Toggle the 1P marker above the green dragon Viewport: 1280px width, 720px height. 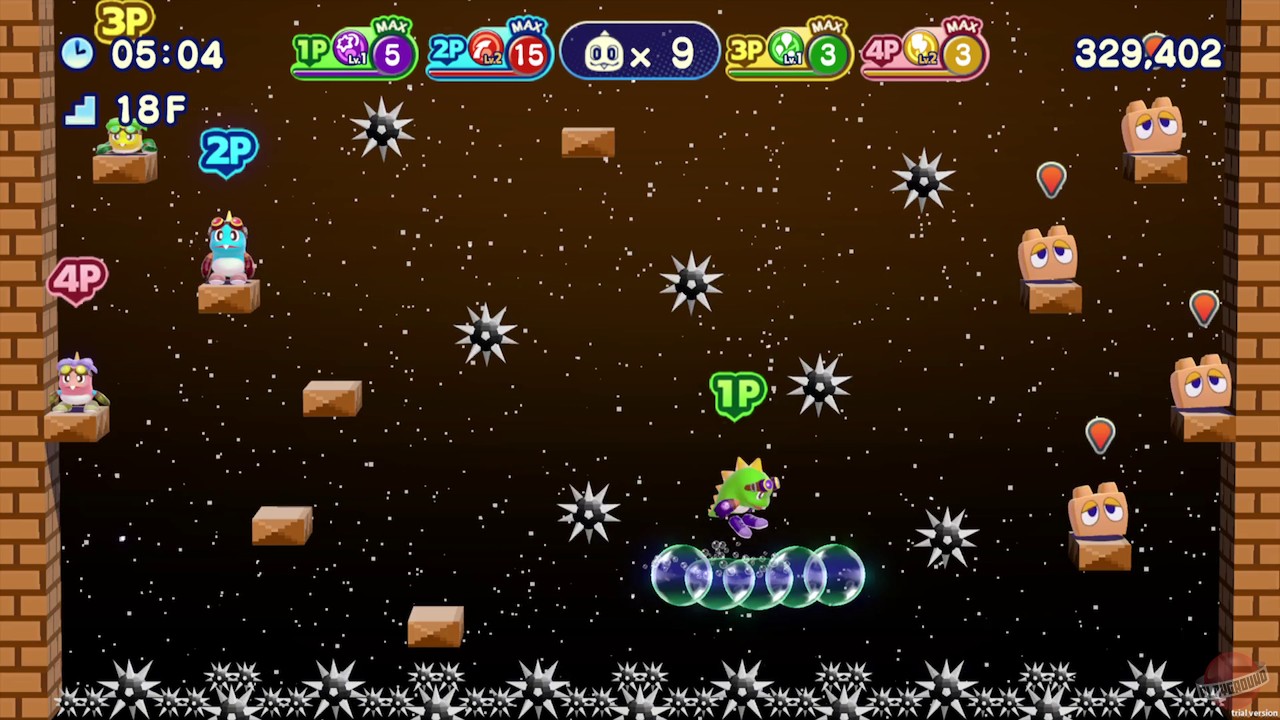point(737,395)
